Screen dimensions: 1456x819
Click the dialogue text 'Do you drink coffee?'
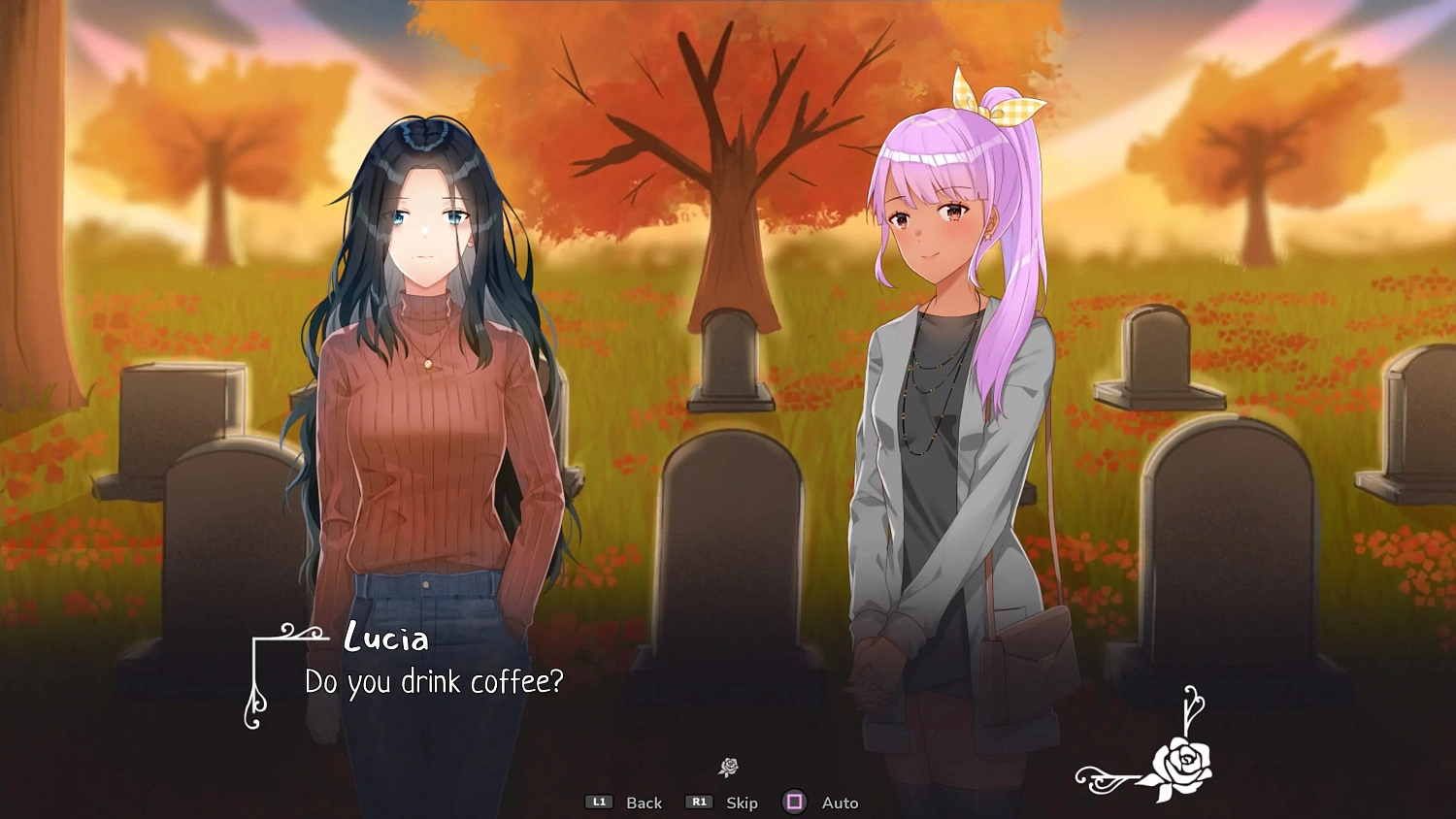[x=431, y=682]
